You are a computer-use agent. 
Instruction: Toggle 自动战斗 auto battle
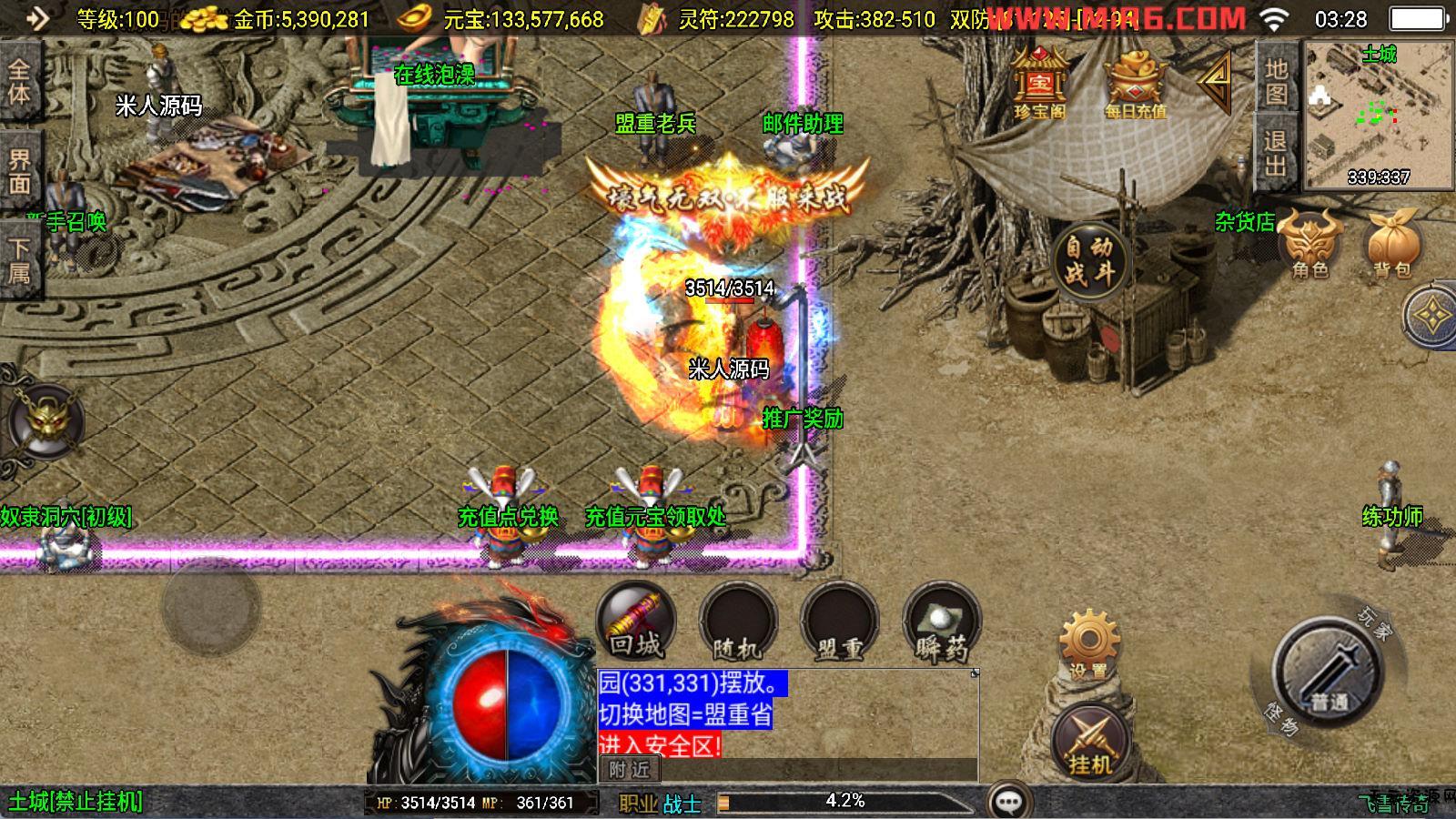tap(1089, 259)
